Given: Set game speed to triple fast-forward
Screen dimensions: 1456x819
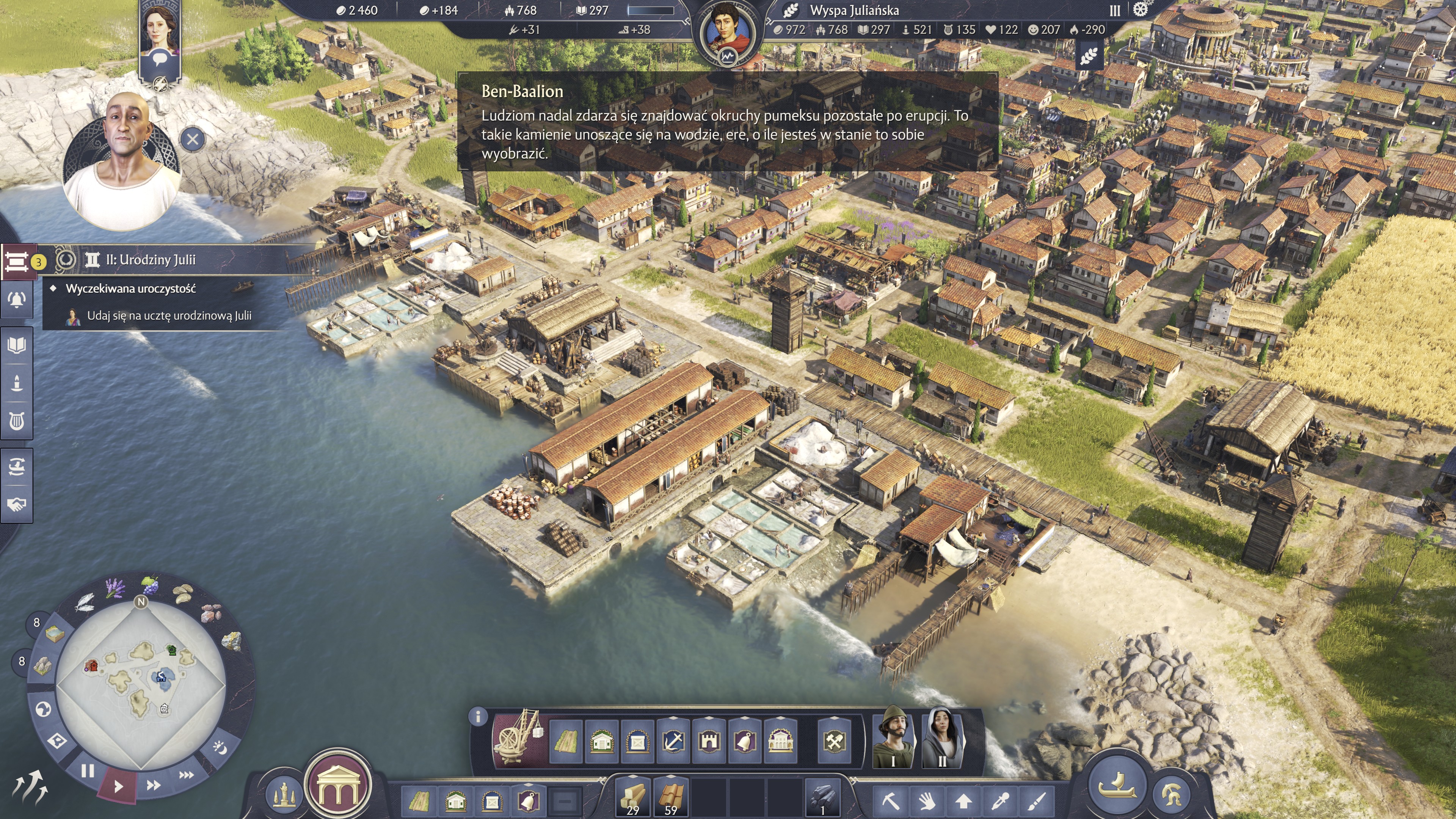Looking at the screenshot, I should pos(187,775).
